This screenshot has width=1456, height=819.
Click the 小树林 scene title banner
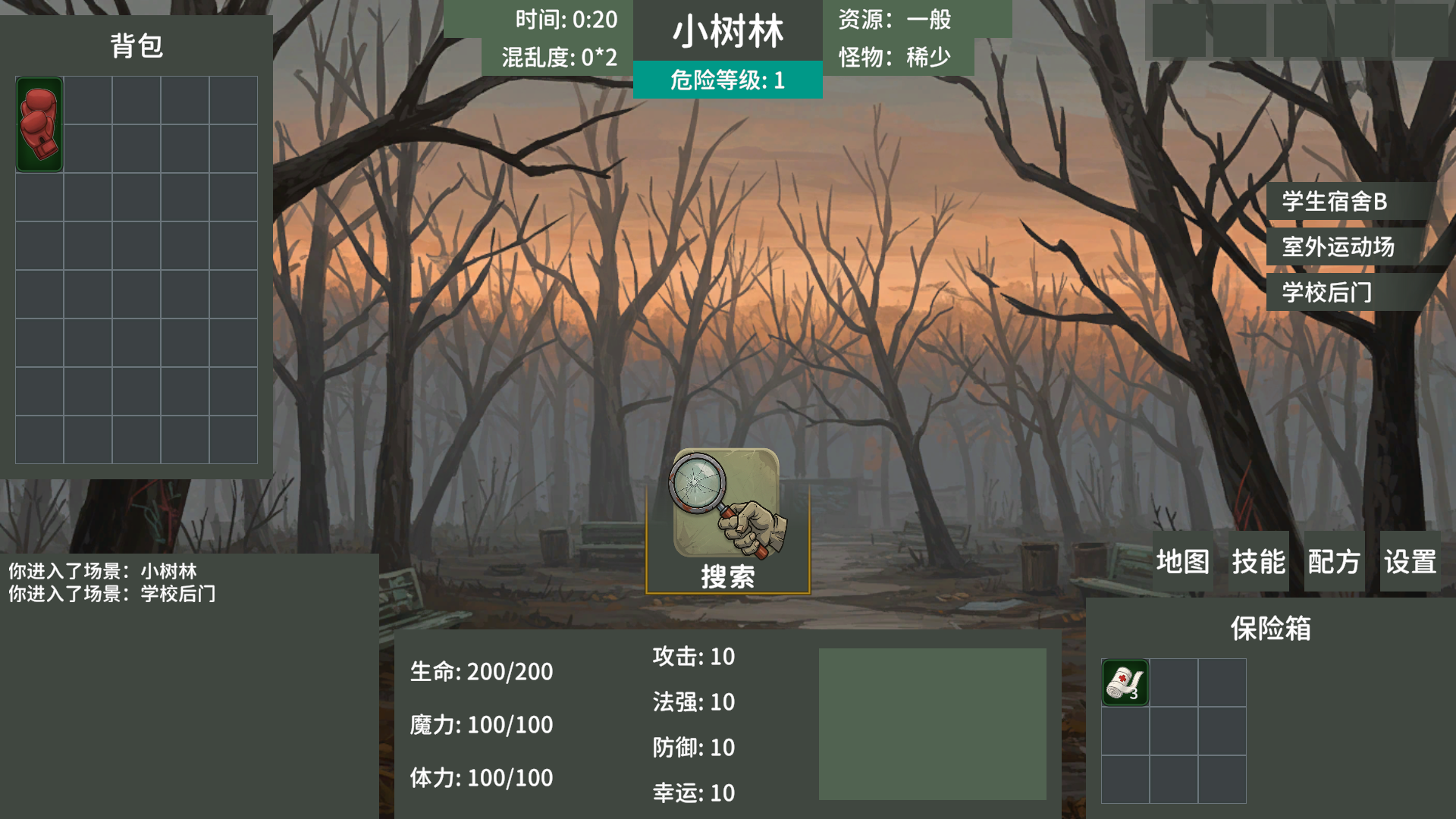[x=729, y=33]
